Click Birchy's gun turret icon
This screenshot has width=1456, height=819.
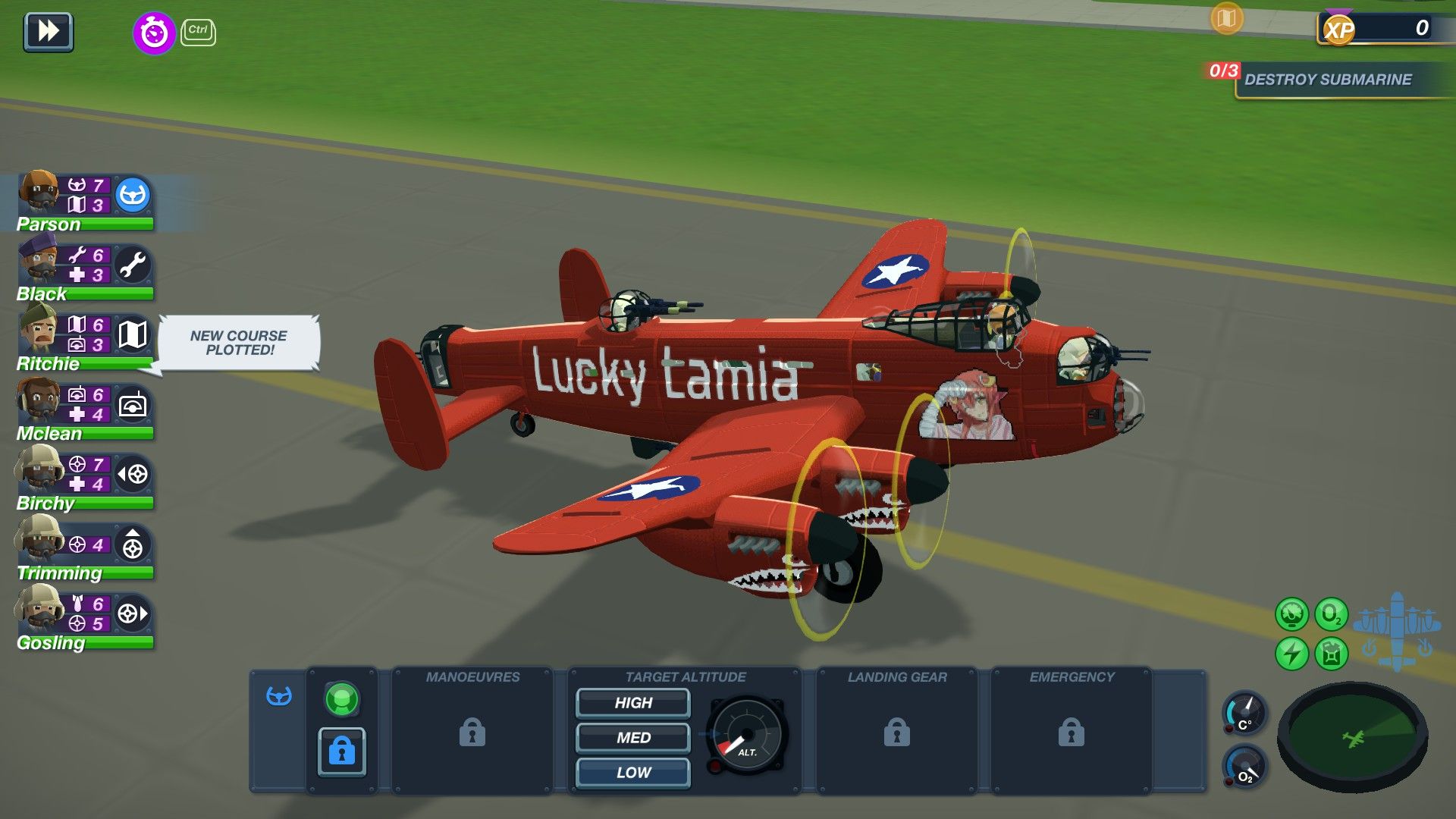tap(133, 475)
